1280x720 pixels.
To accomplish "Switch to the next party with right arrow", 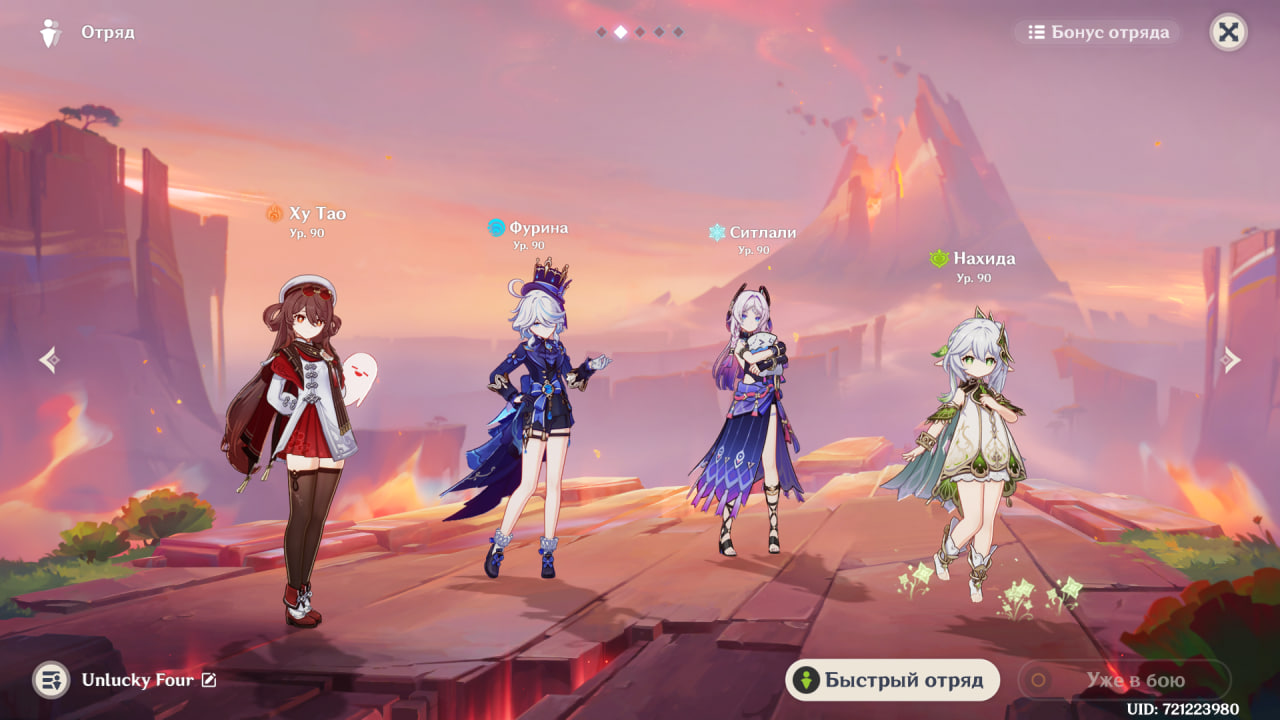I will click(x=1231, y=360).
